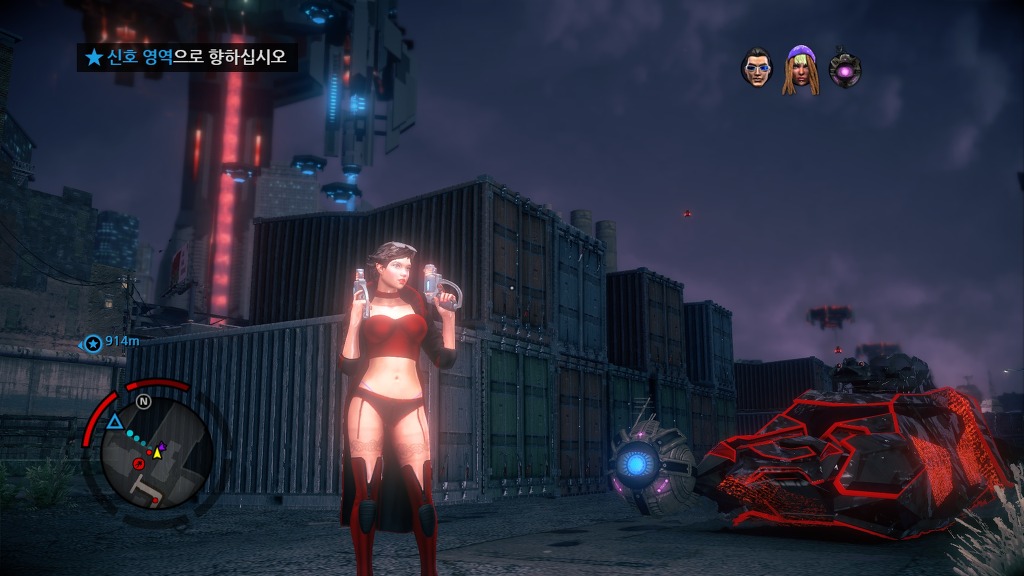Screen dimensions: 1024x576
Task: Select the robot orb homie portrait
Action: point(845,69)
